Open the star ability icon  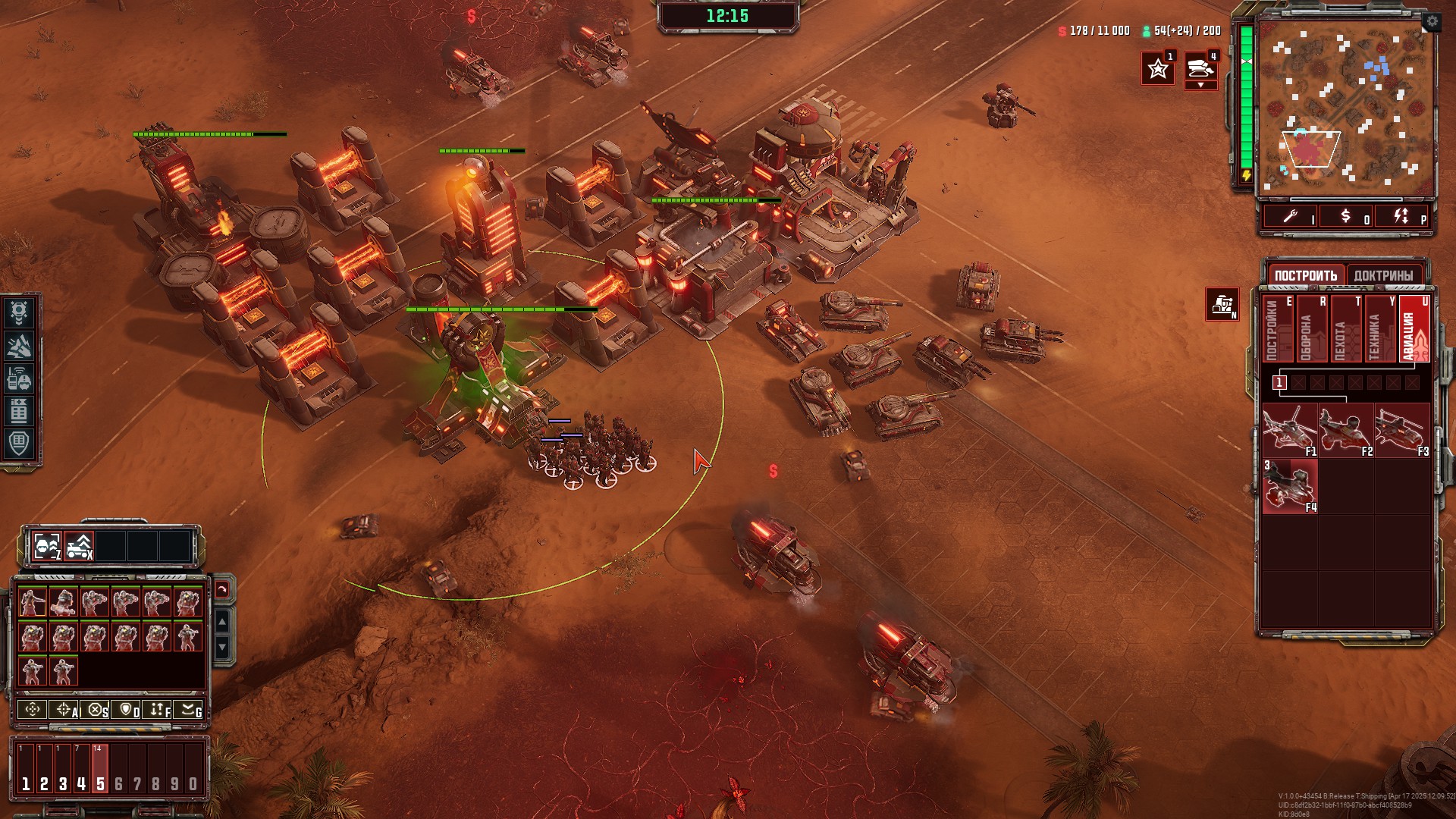[1157, 69]
